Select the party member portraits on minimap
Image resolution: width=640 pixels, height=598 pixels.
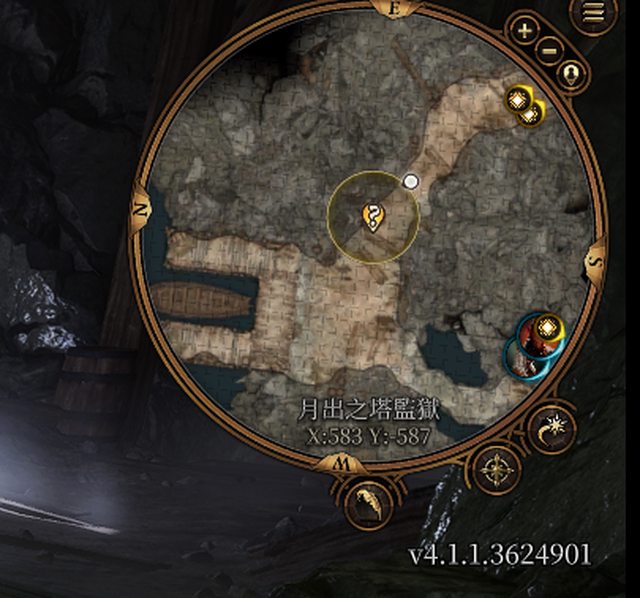(x=528, y=348)
